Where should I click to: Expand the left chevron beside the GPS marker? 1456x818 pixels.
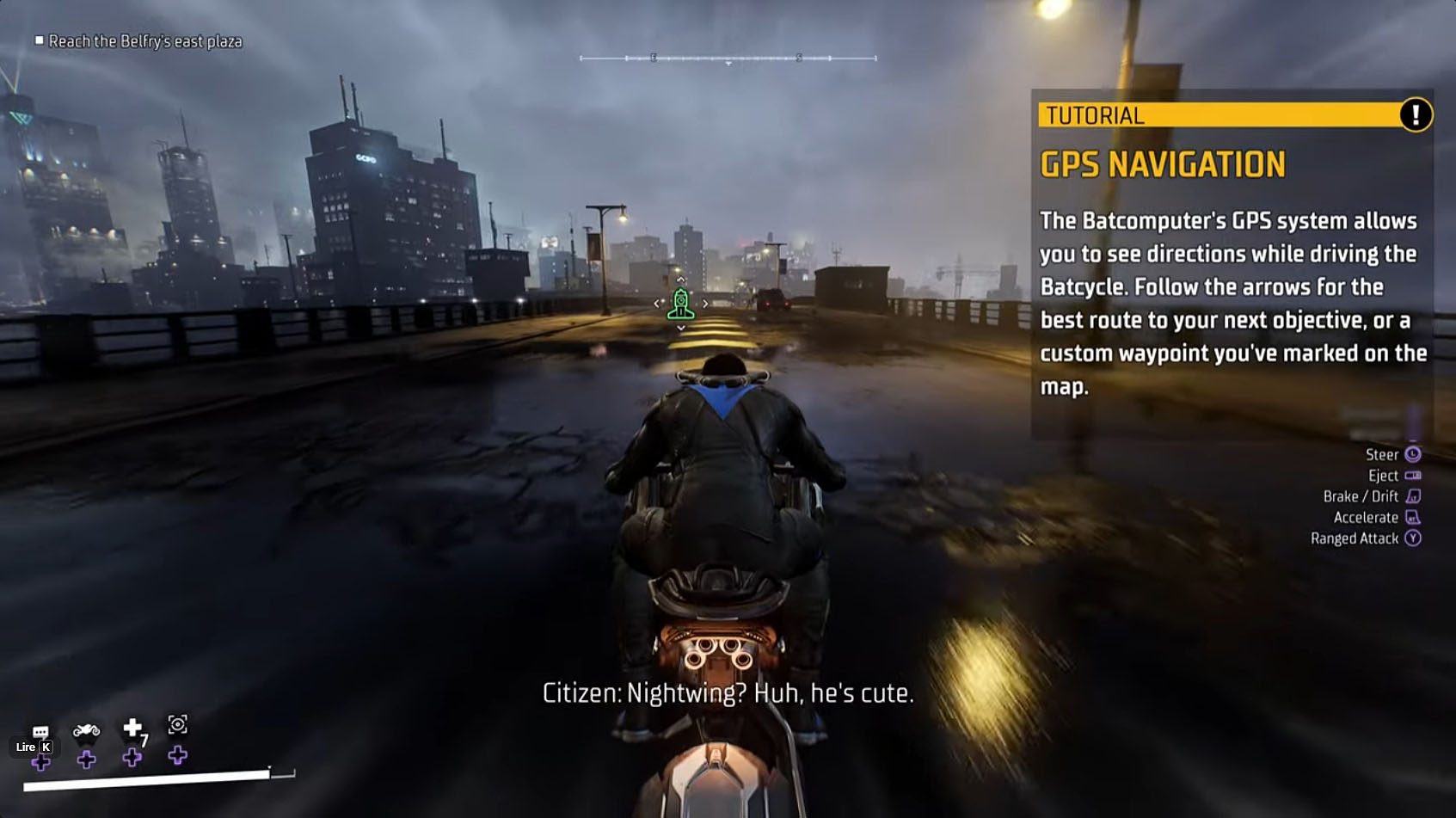point(657,304)
